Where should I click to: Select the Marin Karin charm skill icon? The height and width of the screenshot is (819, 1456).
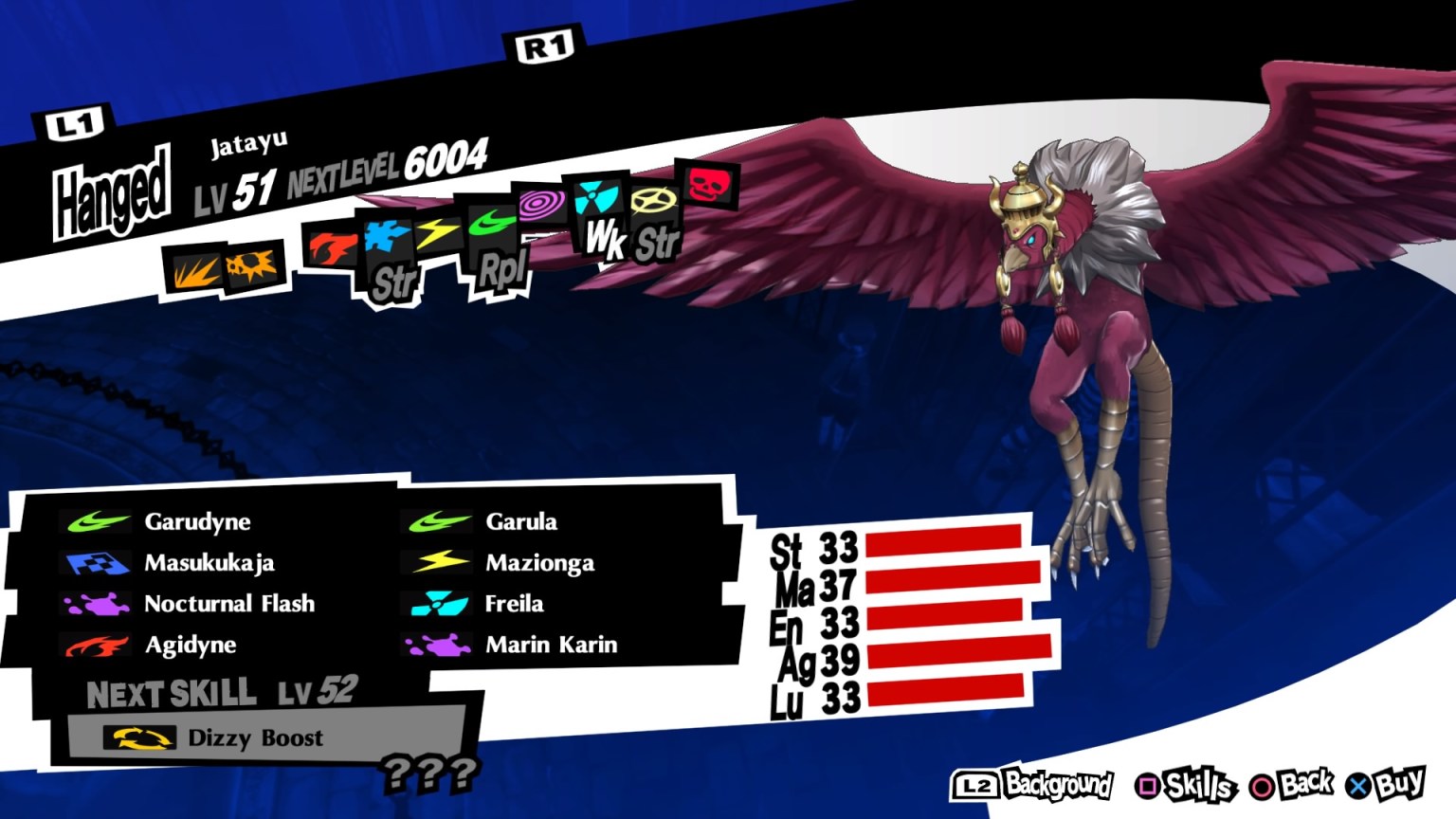(x=438, y=645)
